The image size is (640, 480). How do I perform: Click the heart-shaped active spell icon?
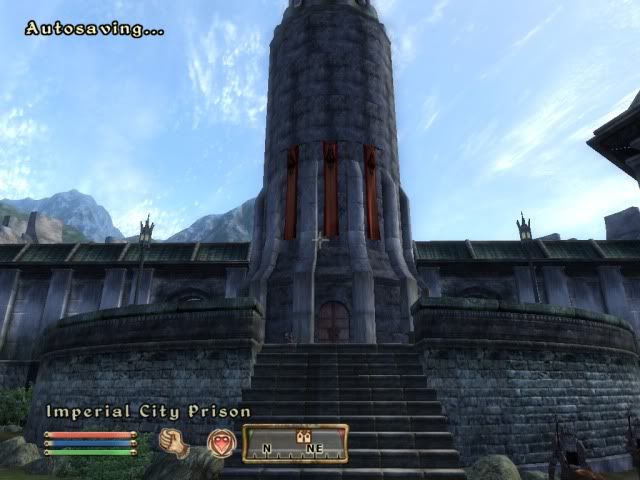(x=221, y=442)
